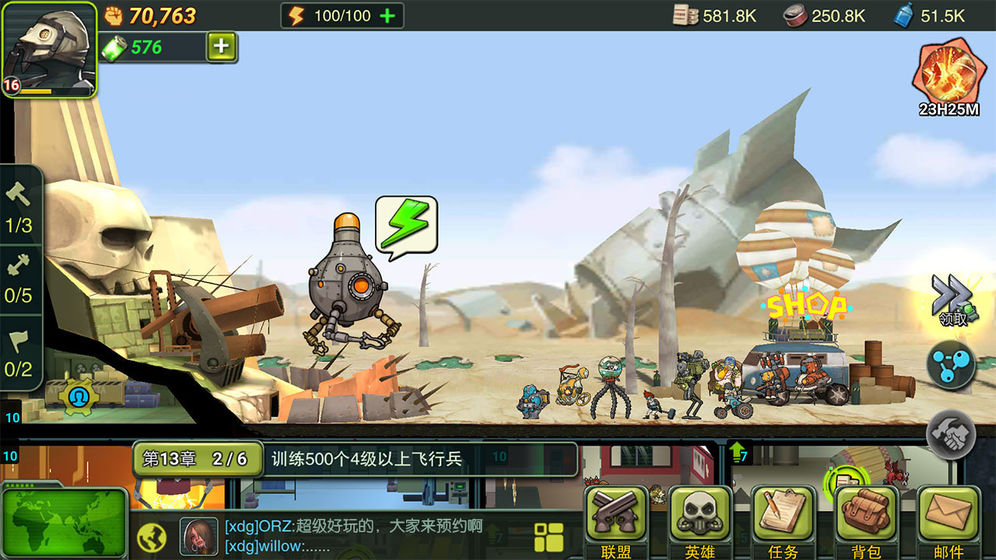This screenshot has height=560, width=996.
Task: Claim reward with the 领取 arrow button
Action: pos(953,297)
